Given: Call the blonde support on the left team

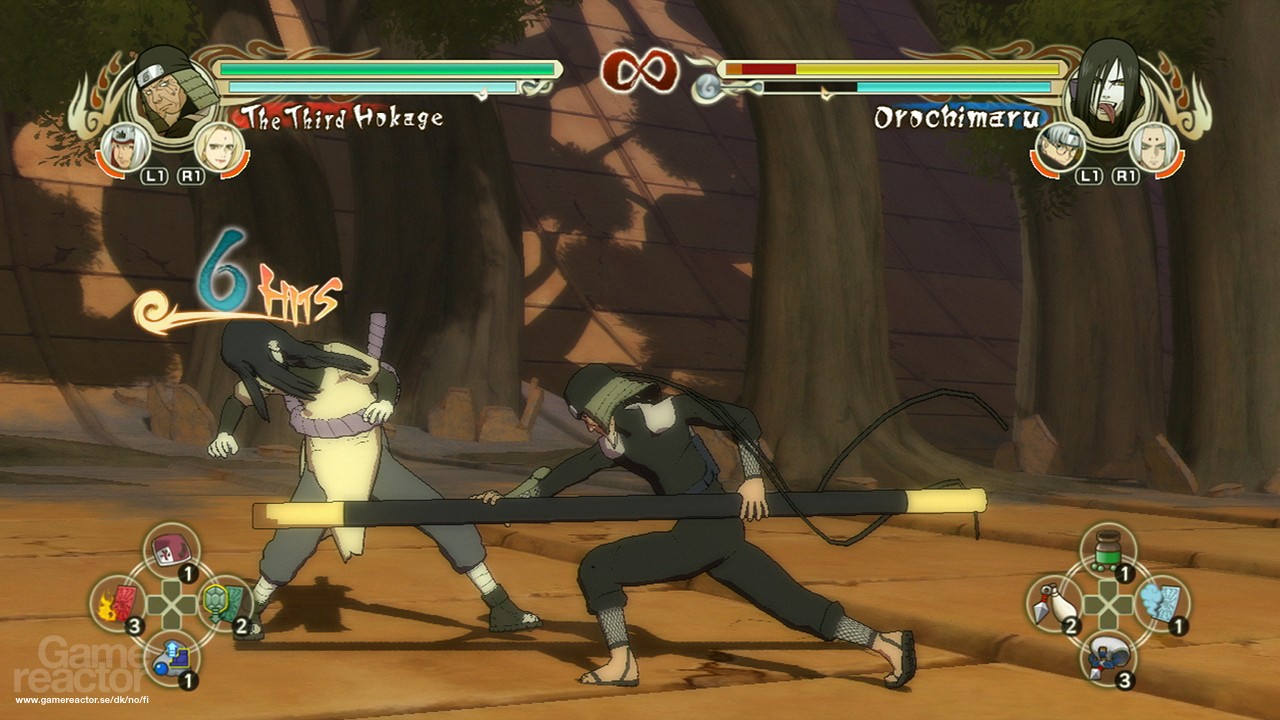Looking at the screenshot, I should (x=216, y=146).
